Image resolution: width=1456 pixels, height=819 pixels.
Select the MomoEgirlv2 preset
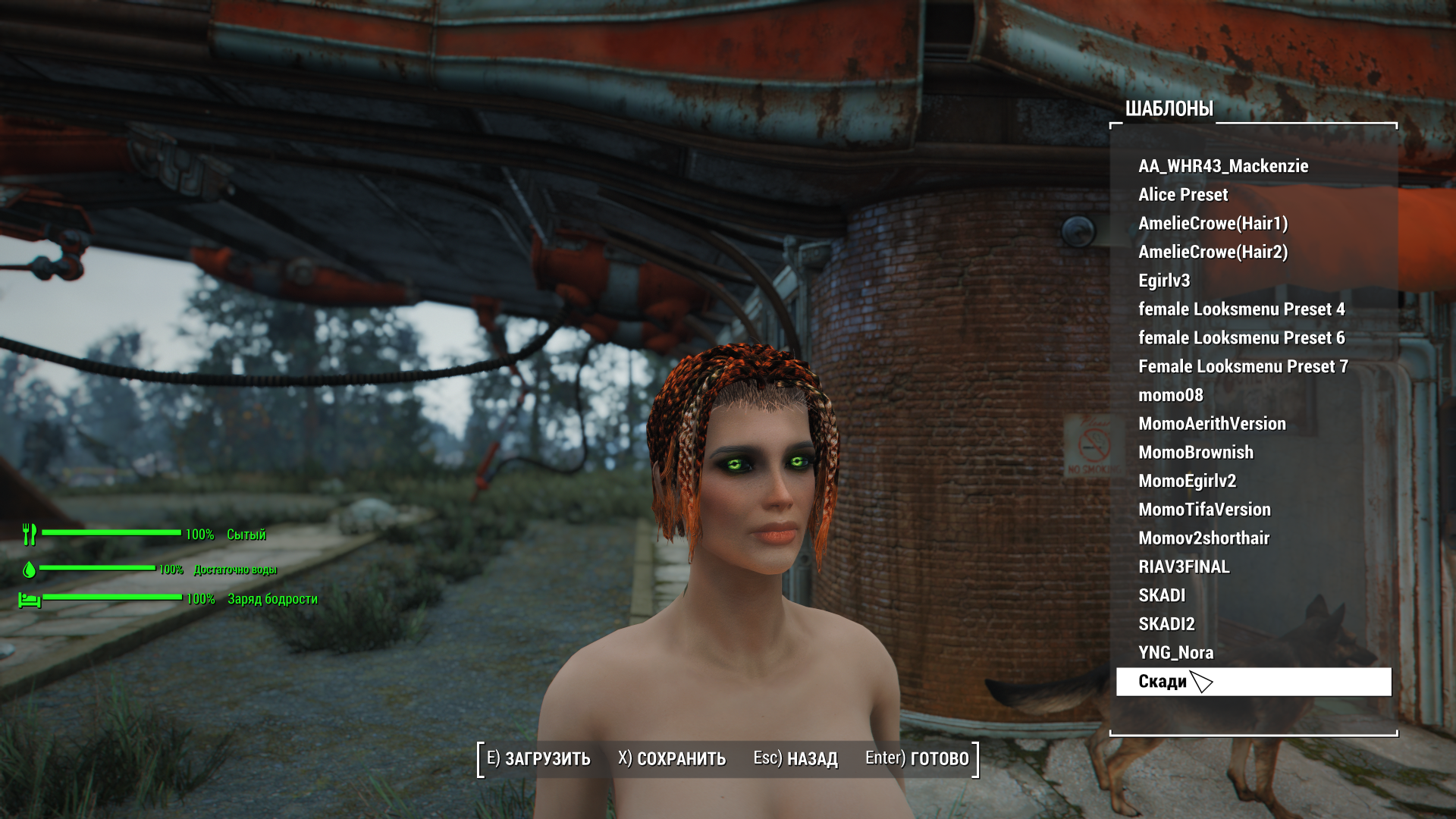[x=1187, y=482]
